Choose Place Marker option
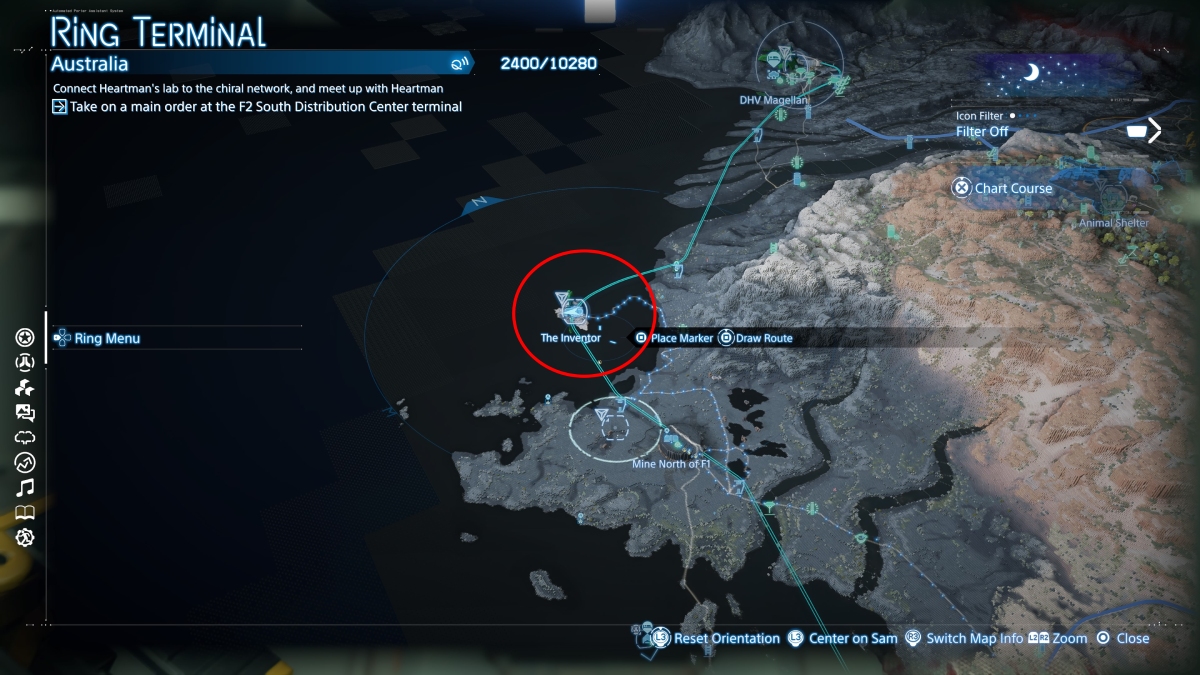Image resolution: width=1200 pixels, height=675 pixels. pyautogui.click(x=674, y=338)
